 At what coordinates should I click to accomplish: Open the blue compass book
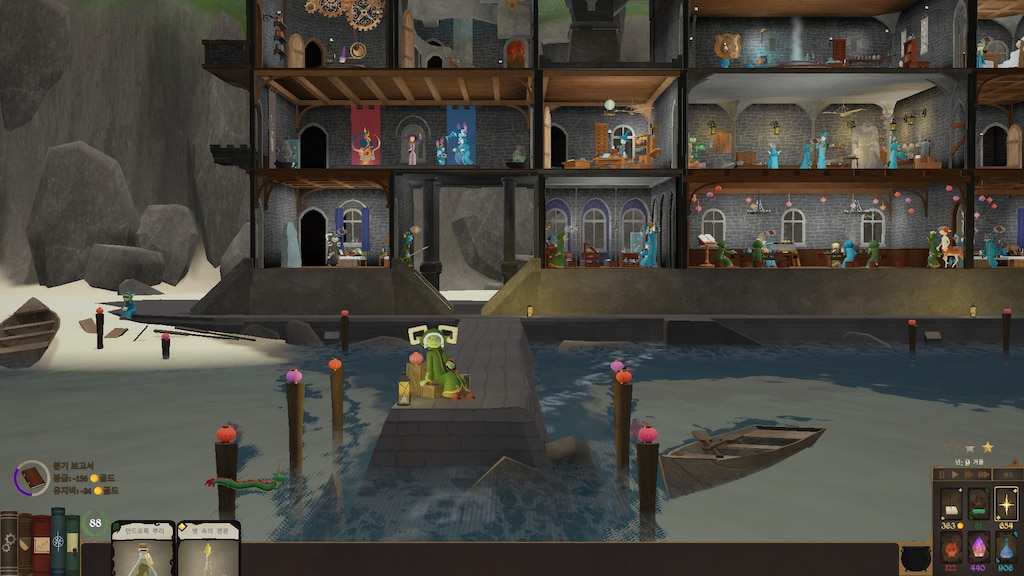(58, 541)
